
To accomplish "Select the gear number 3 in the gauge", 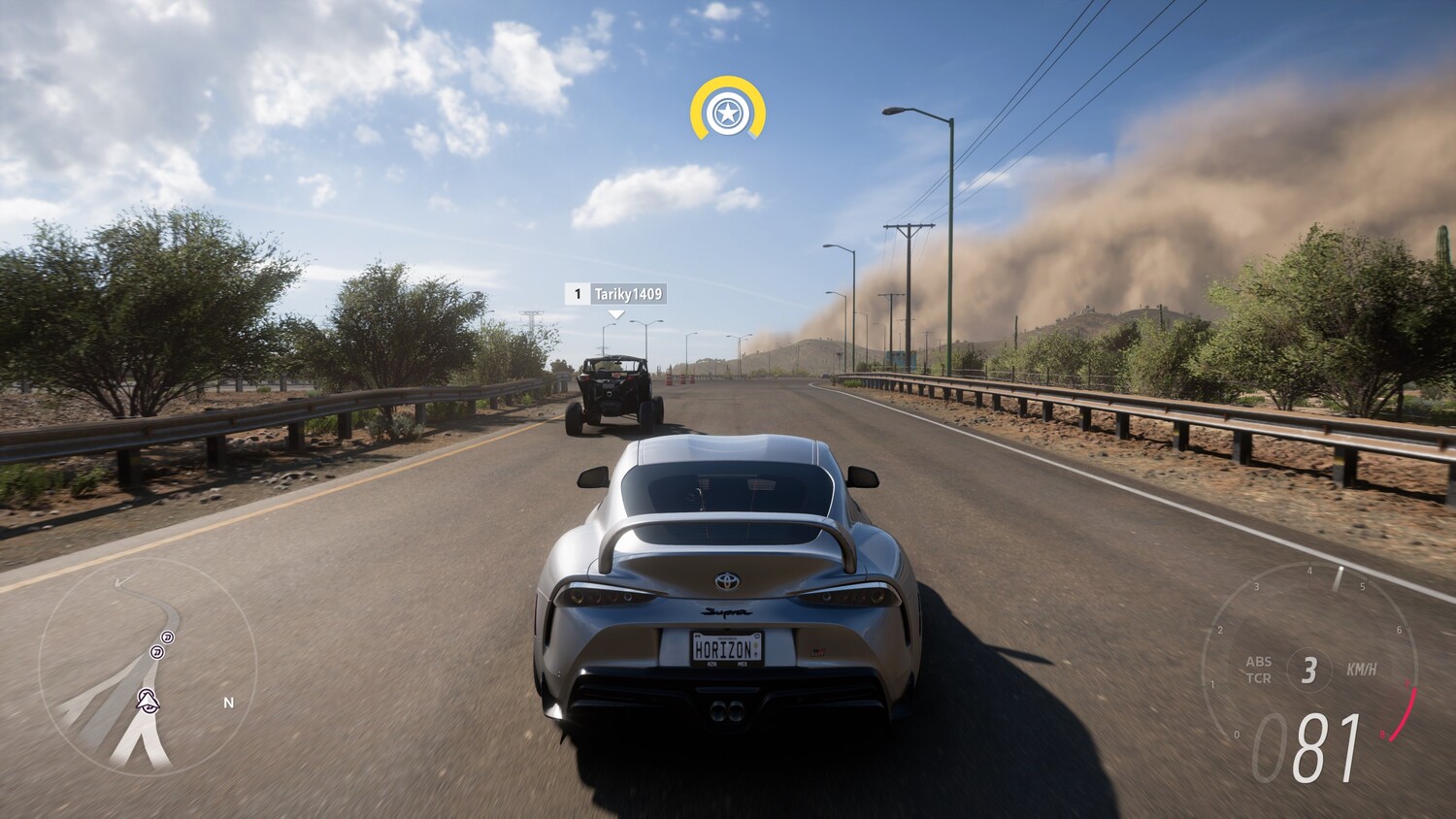I will click(x=1309, y=669).
